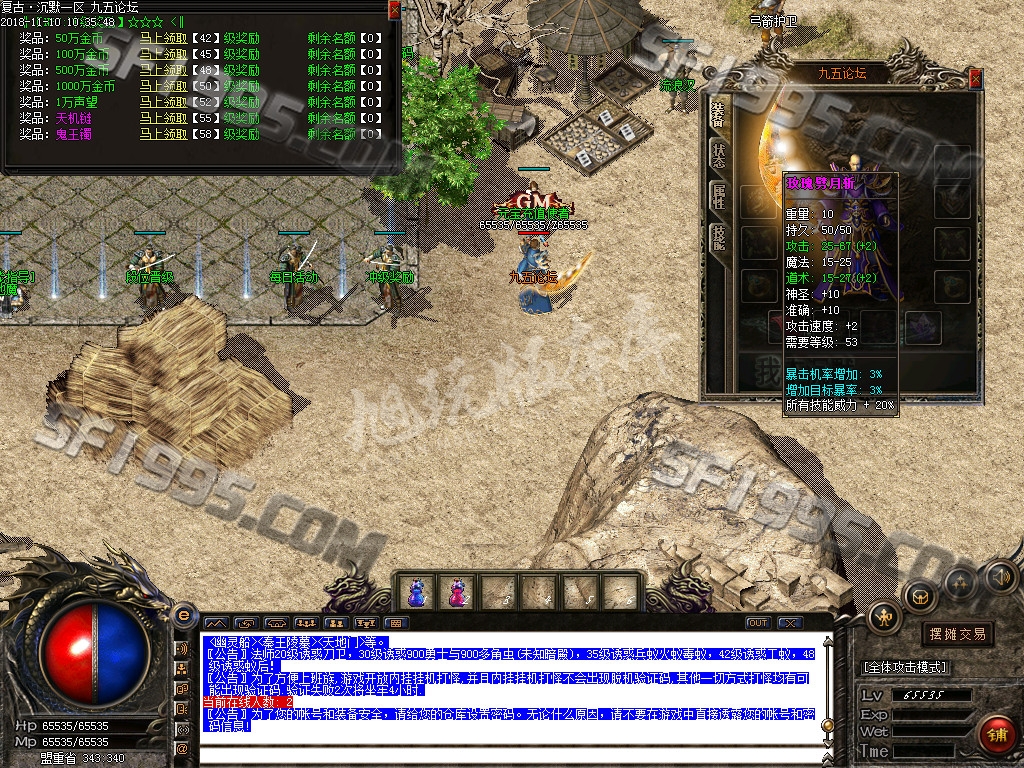Open the red 铺 shop button

996,734
